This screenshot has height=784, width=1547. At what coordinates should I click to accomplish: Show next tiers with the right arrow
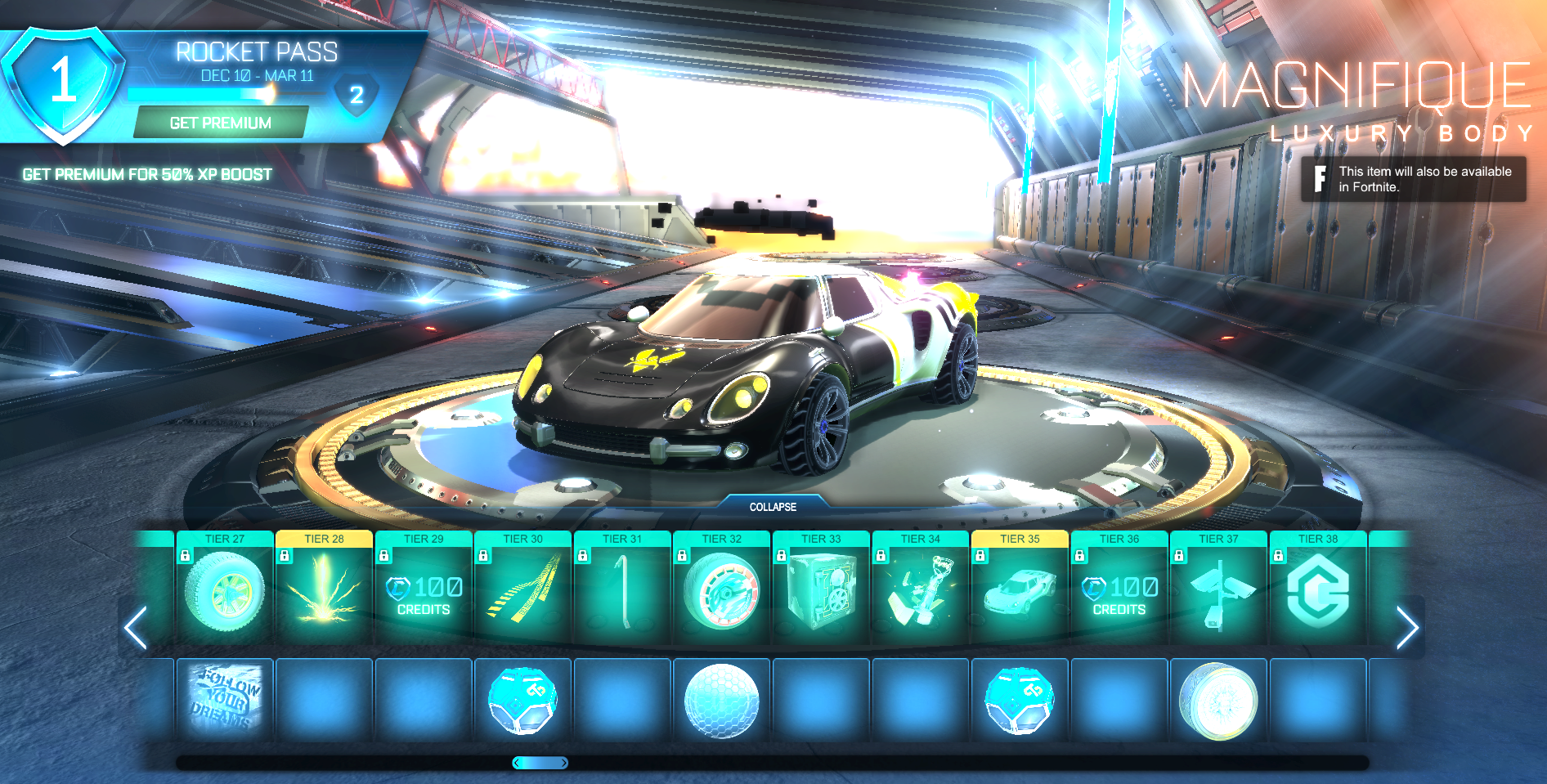point(1406,628)
